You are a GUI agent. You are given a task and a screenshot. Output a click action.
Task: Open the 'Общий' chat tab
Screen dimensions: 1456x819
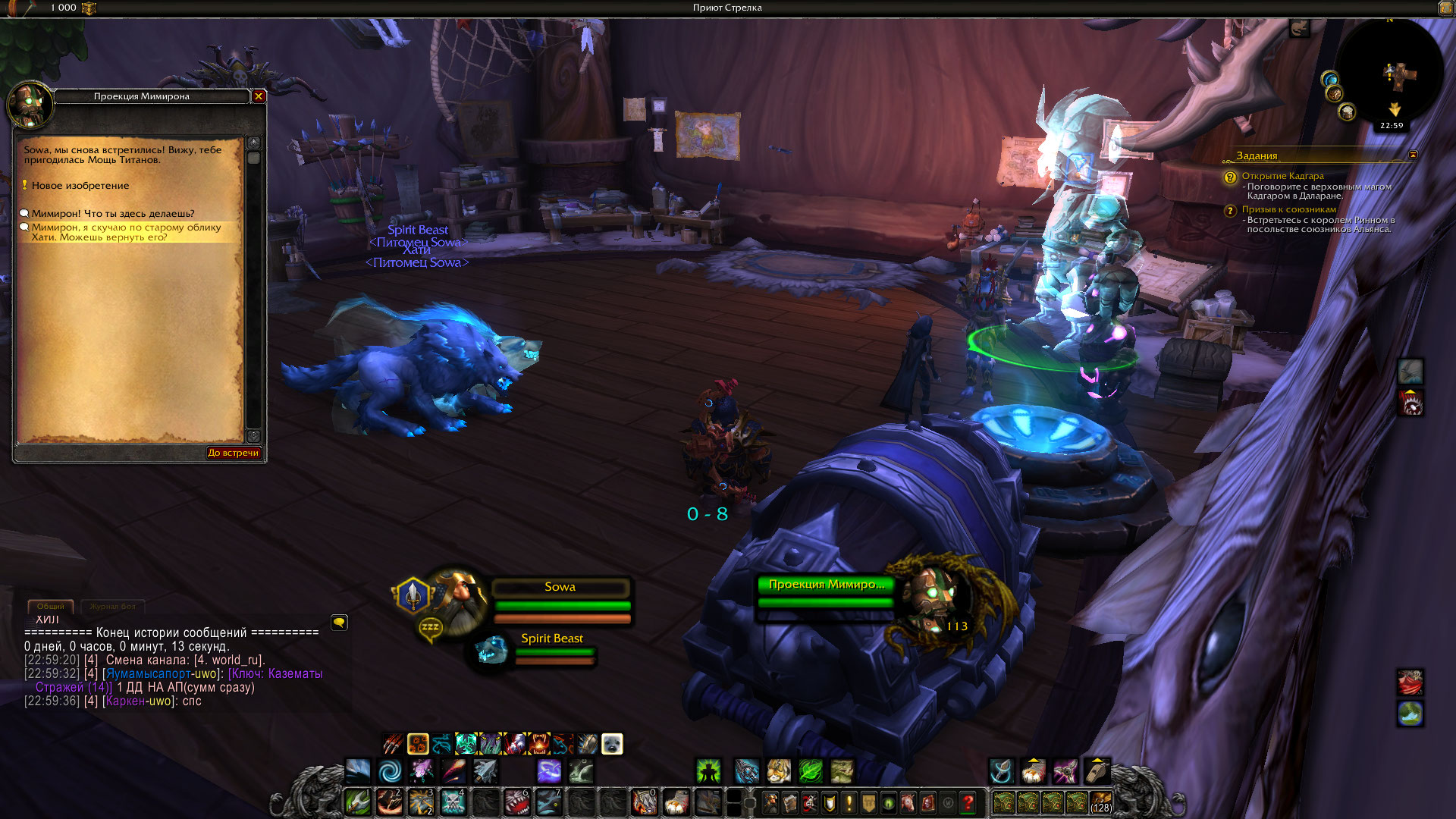pos(51,606)
